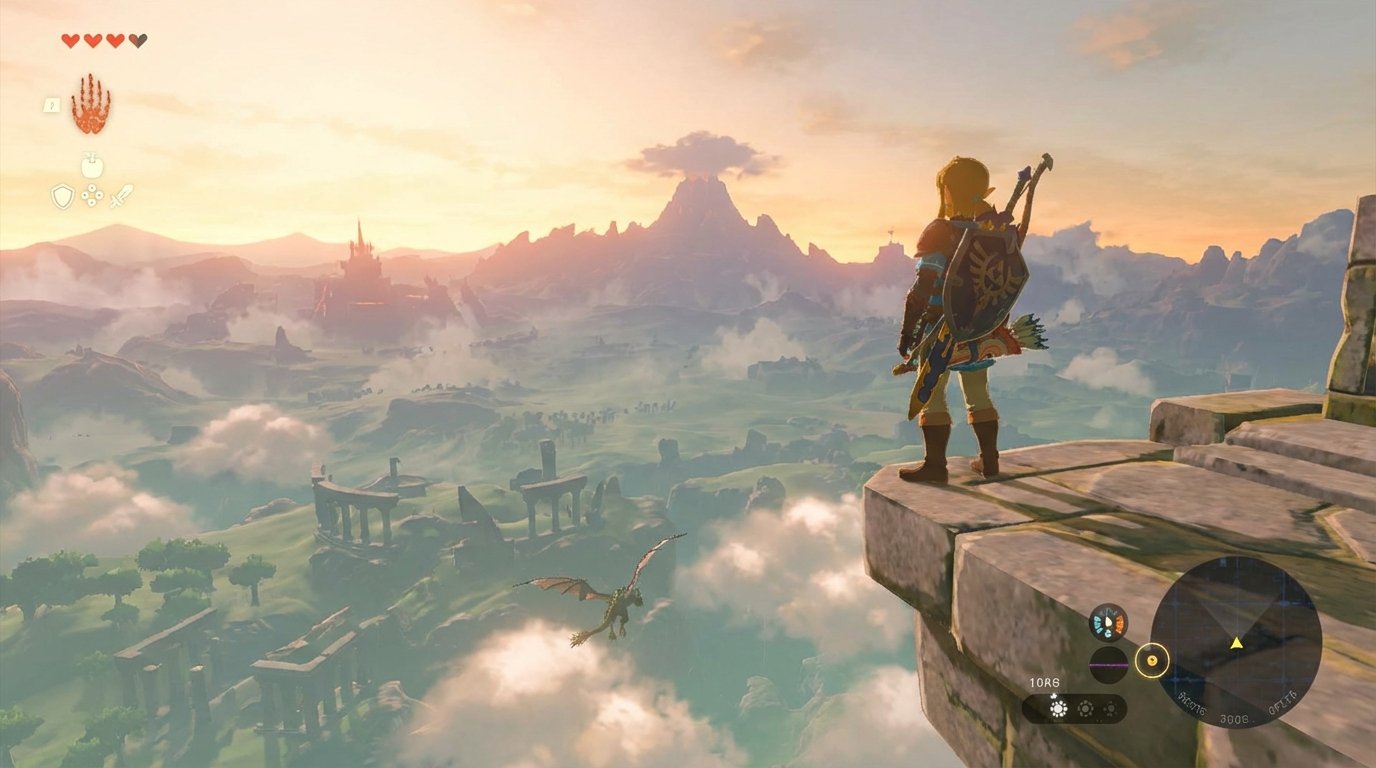
Task: Toggle the purple blood moon meter
Action: (1107, 664)
